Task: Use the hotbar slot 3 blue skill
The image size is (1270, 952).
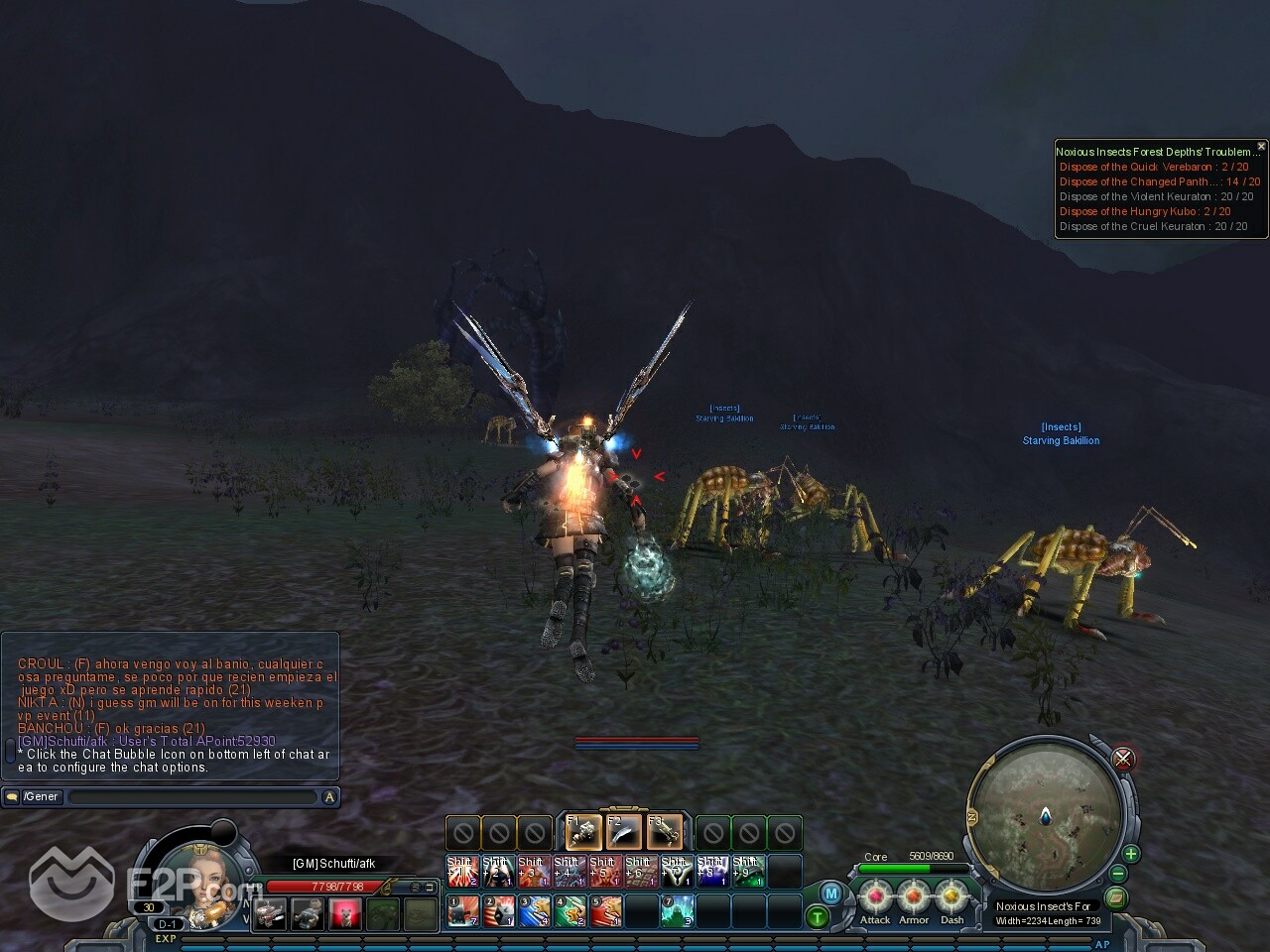Action: (x=534, y=910)
